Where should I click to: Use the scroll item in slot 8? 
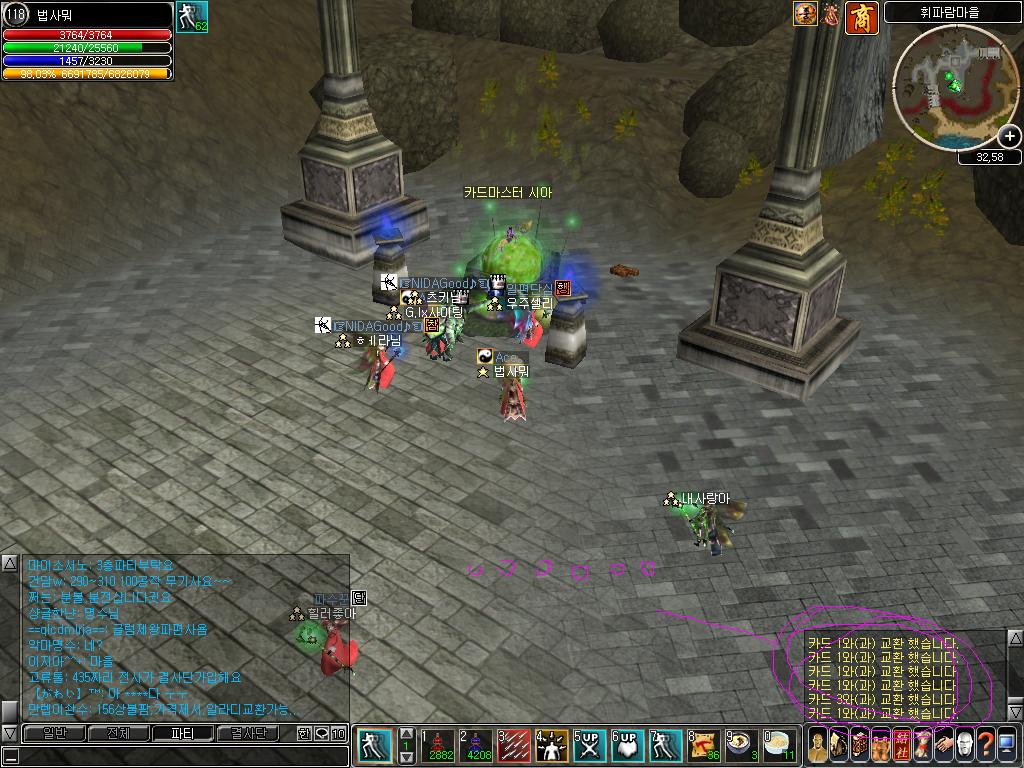tap(703, 746)
